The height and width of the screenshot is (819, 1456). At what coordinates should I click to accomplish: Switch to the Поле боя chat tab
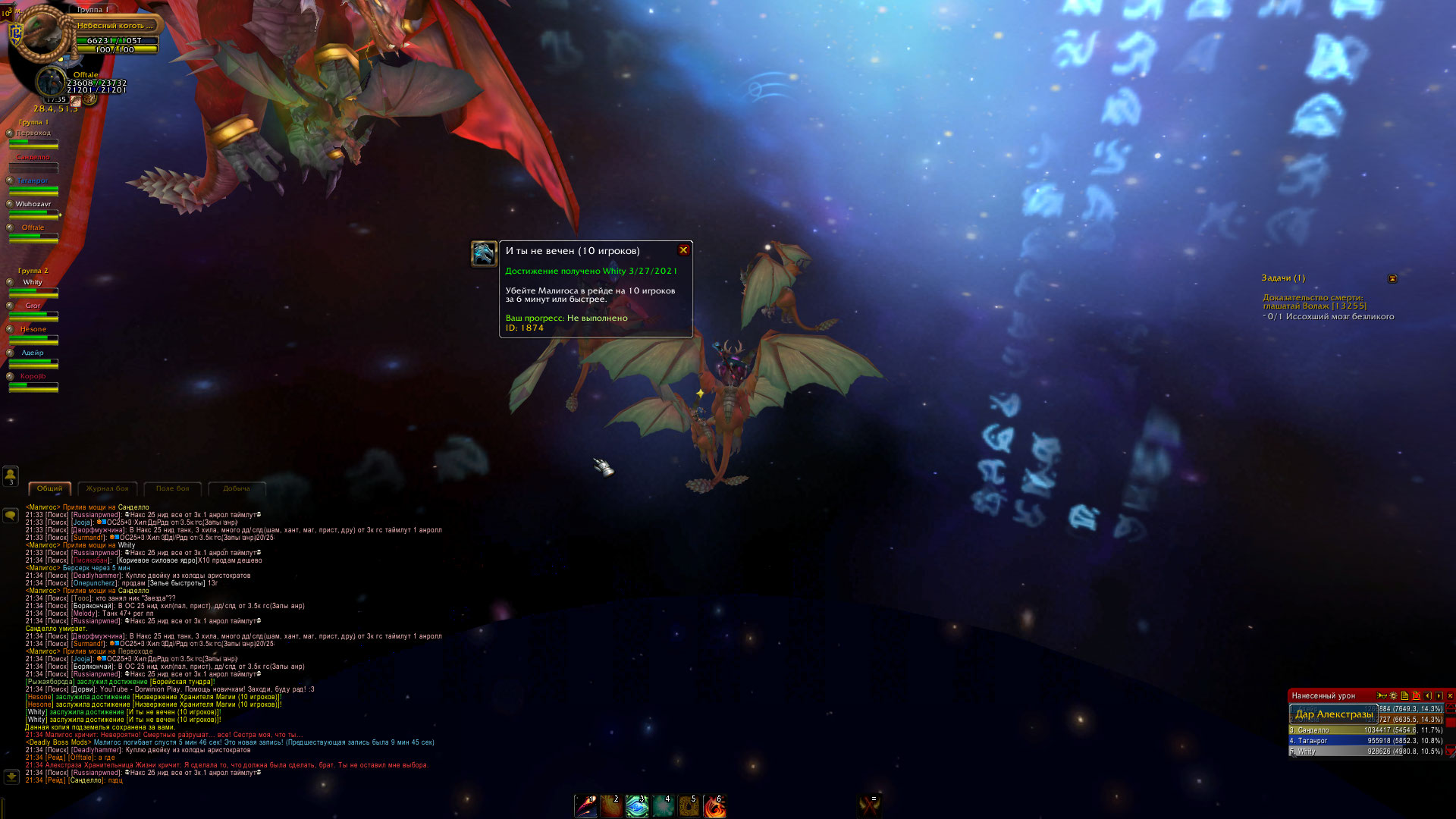point(173,489)
